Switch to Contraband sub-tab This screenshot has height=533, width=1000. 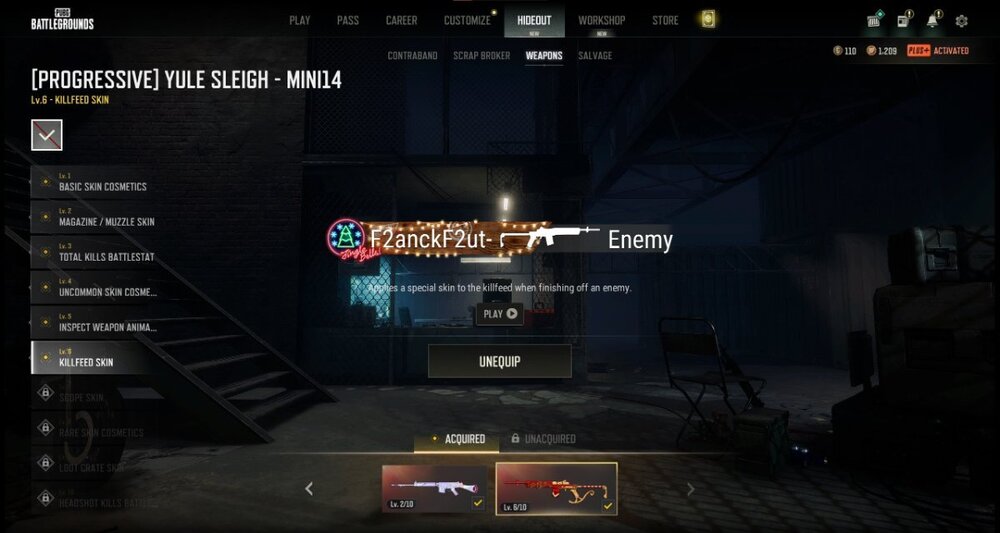click(412, 56)
